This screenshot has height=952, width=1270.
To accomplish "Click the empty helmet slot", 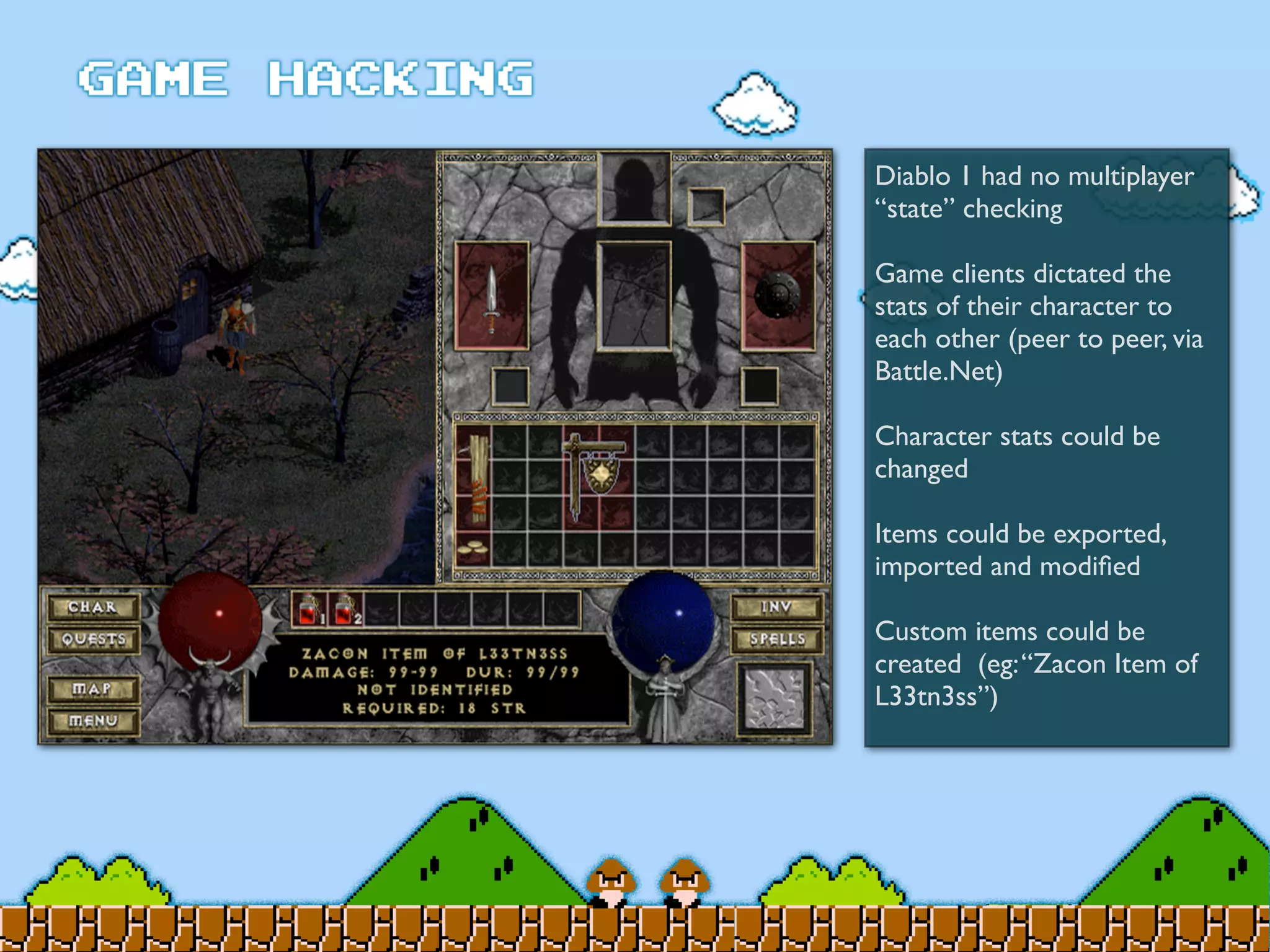I will tap(634, 187).
